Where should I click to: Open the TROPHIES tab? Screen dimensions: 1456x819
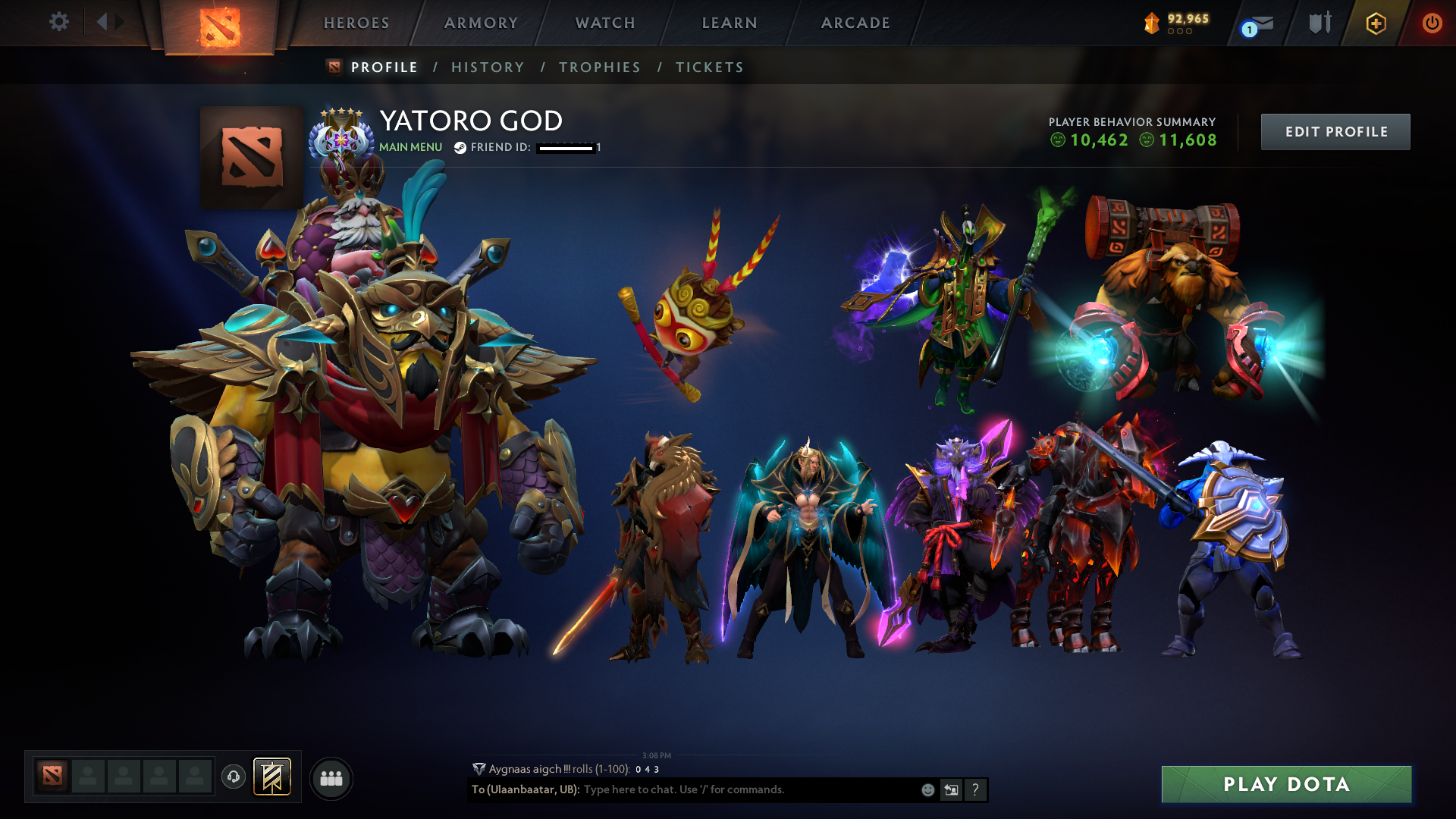(x=599, y=67)
